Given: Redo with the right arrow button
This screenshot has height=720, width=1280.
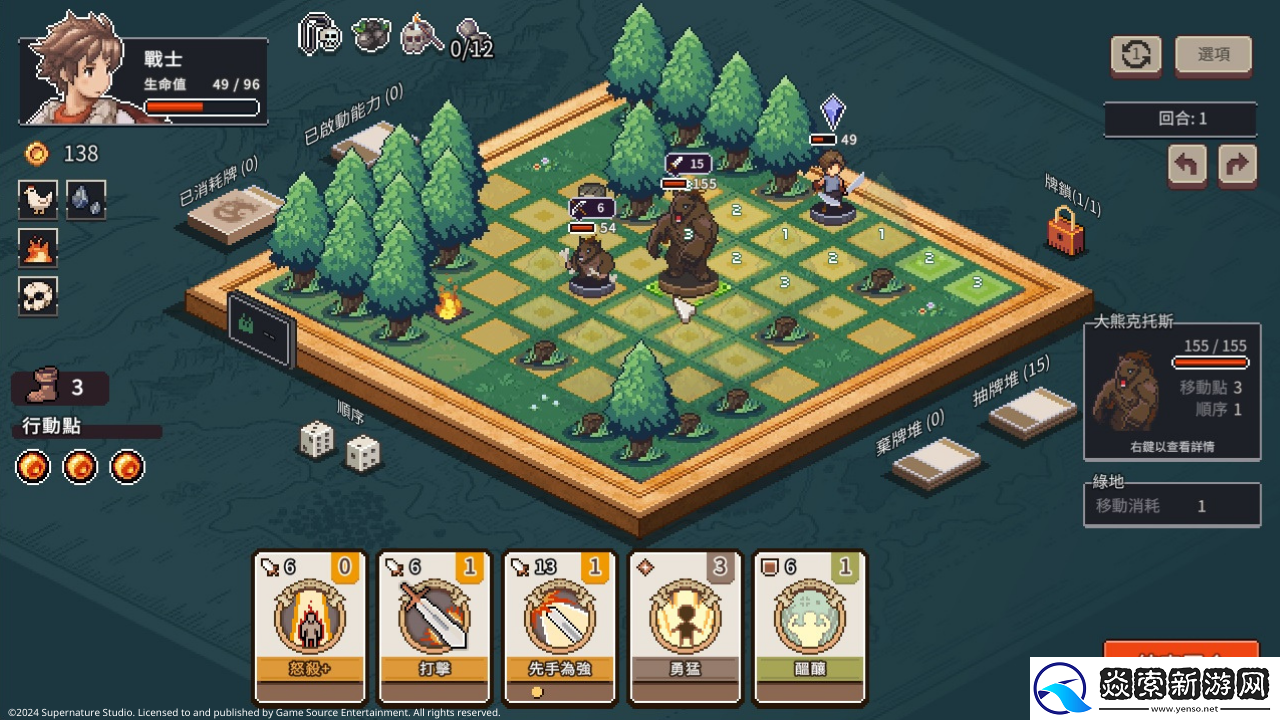Looking at the screenshot, I should [1237, 165].
